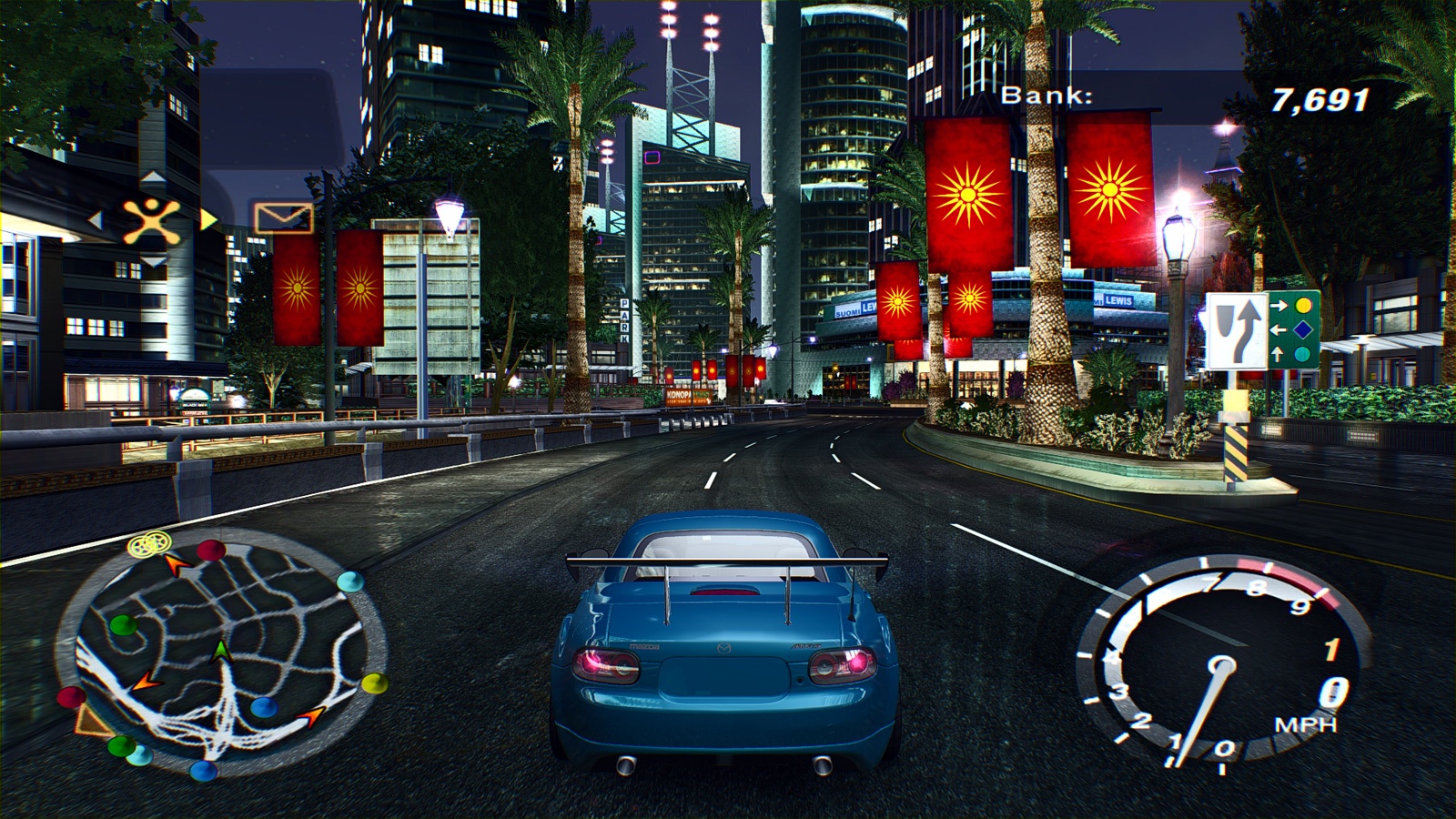Click the green player arrow on the minimap
The height and width of the screenshot is (819, 1456).
(x=221, y=651)
